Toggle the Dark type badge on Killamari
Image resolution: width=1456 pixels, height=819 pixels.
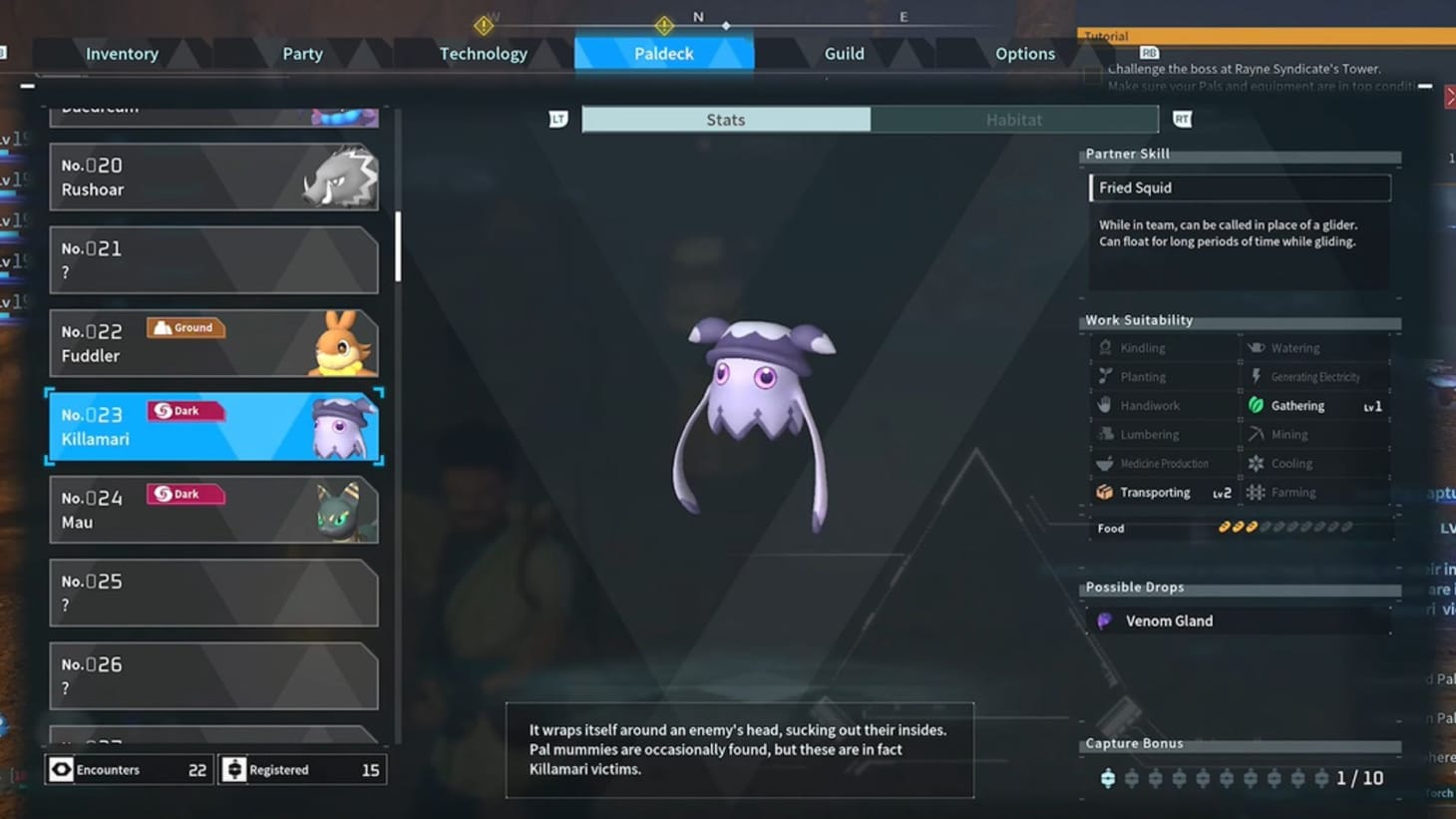(x=184, y=410)
